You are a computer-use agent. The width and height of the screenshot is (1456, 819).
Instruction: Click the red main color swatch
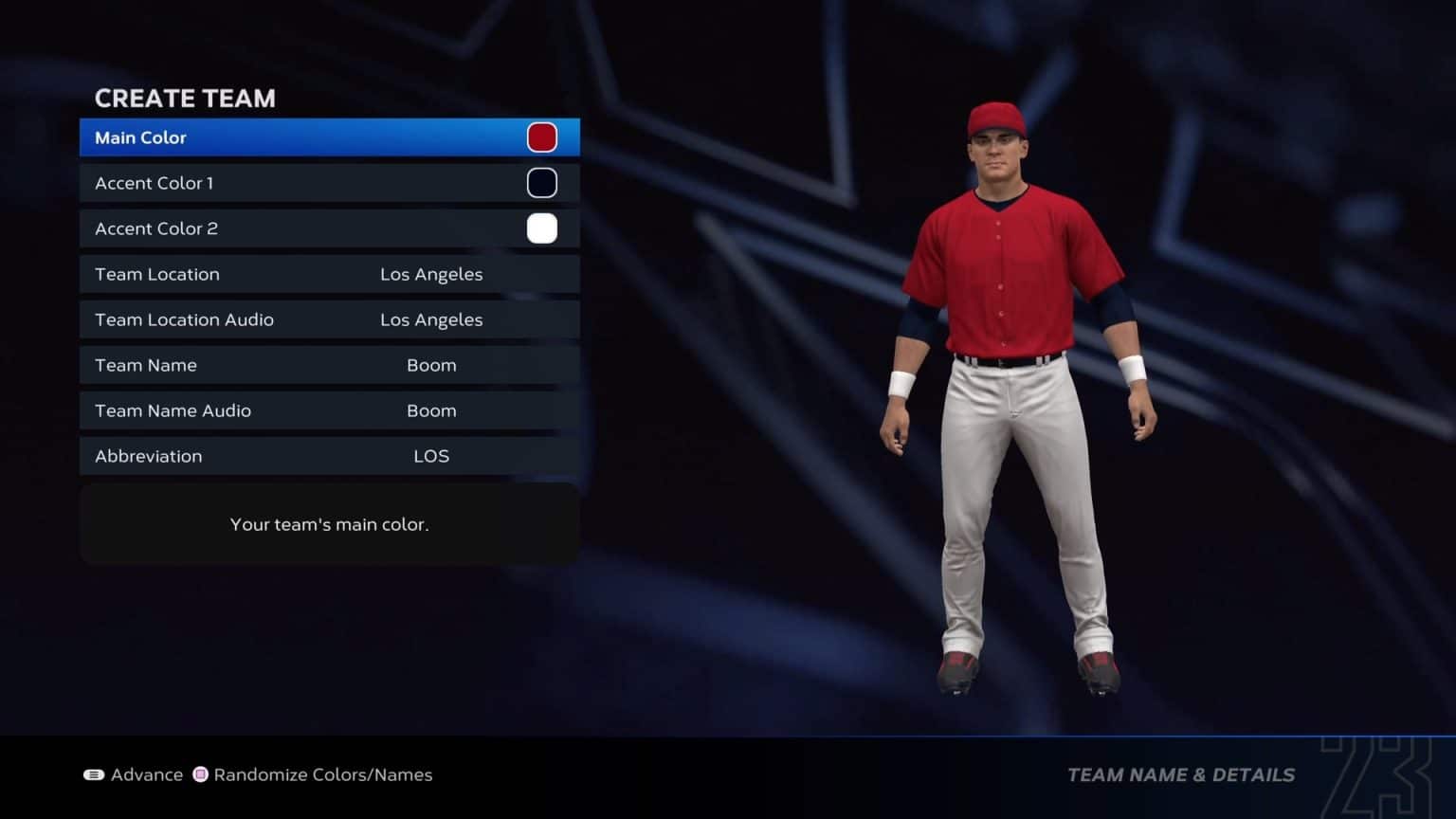(x=542, y=137)
